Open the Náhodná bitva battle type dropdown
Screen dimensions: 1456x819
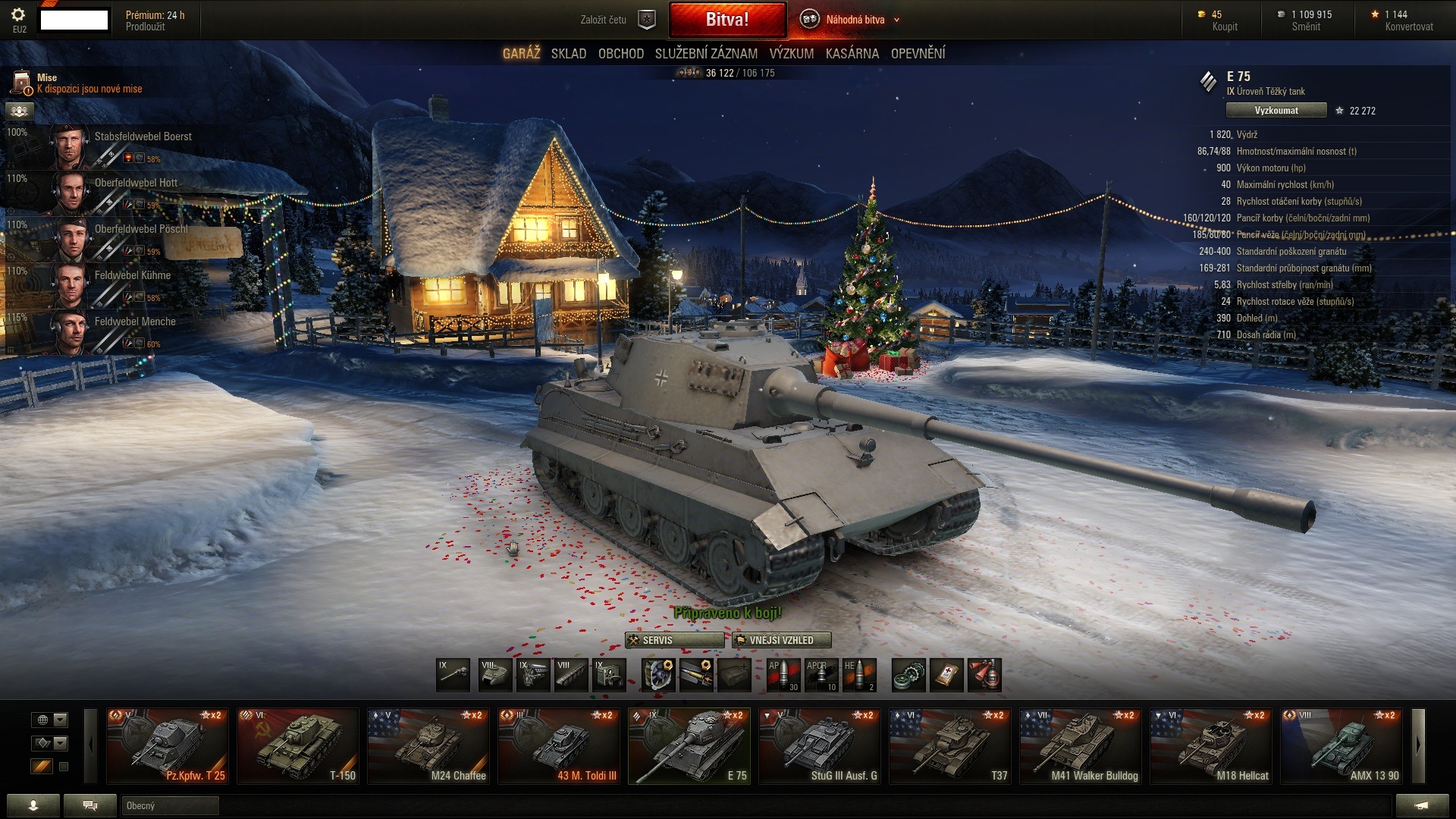(x=854, y=20)
